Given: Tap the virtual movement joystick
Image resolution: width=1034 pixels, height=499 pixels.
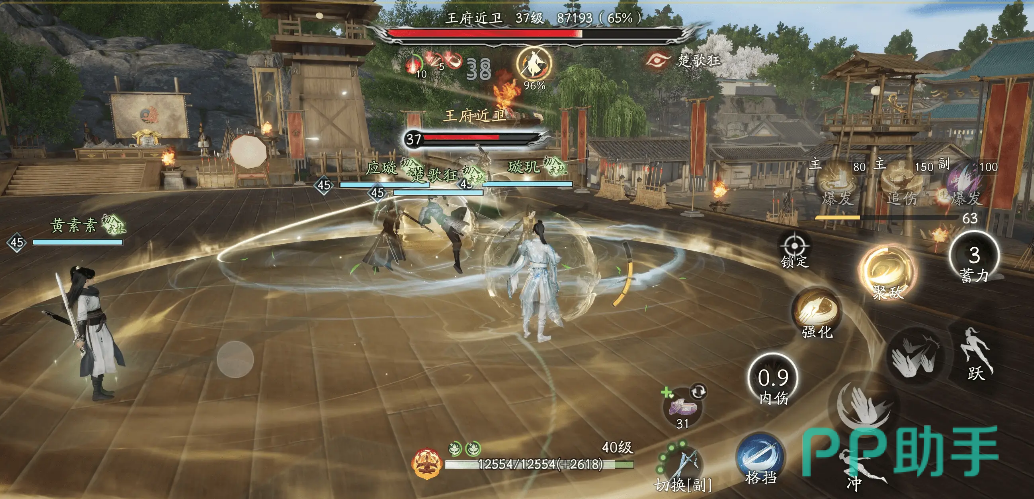Looking at the screenshot, I should pos(236,359).
